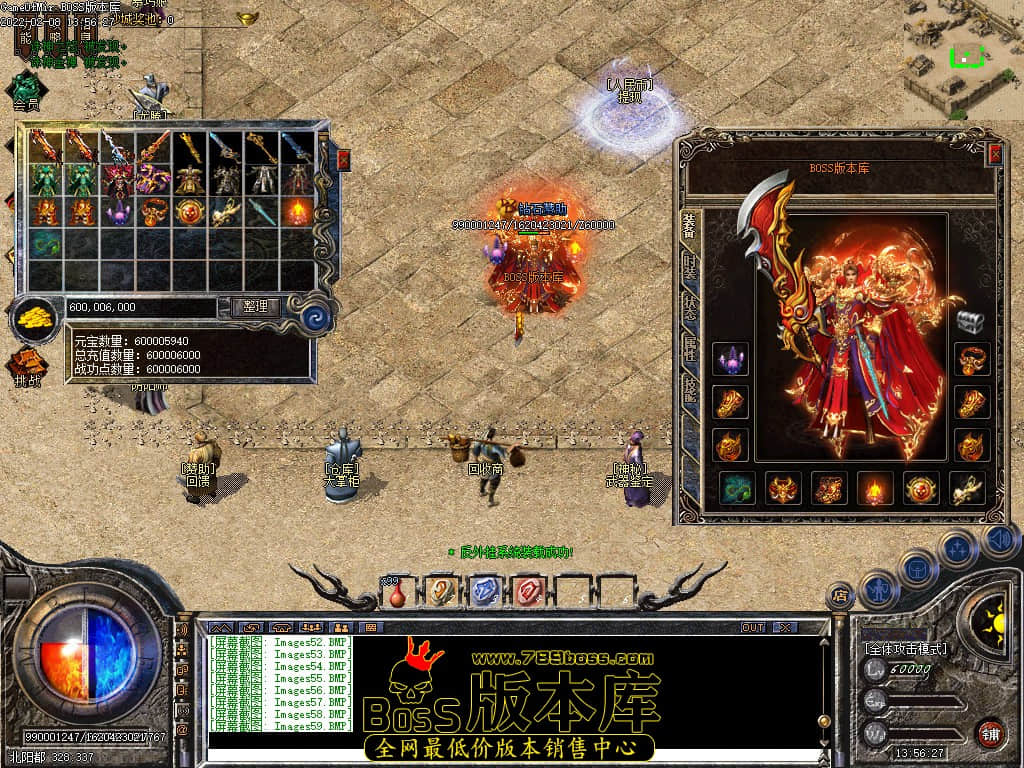Switch to the 时装 costume tab
1024x768 pixels.
(690, 267)
